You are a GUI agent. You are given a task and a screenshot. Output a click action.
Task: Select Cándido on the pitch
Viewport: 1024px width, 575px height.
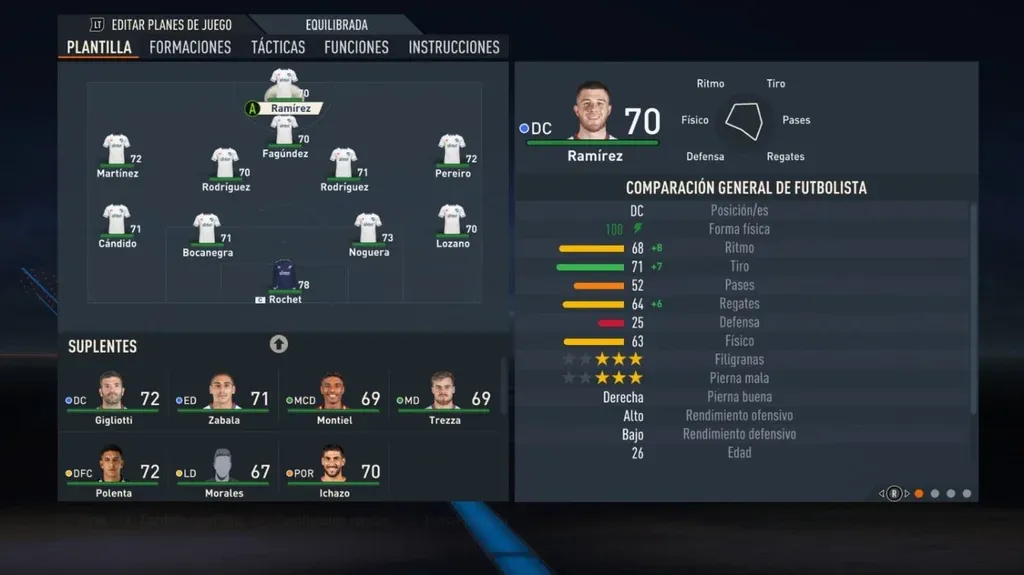click(117, 220)
